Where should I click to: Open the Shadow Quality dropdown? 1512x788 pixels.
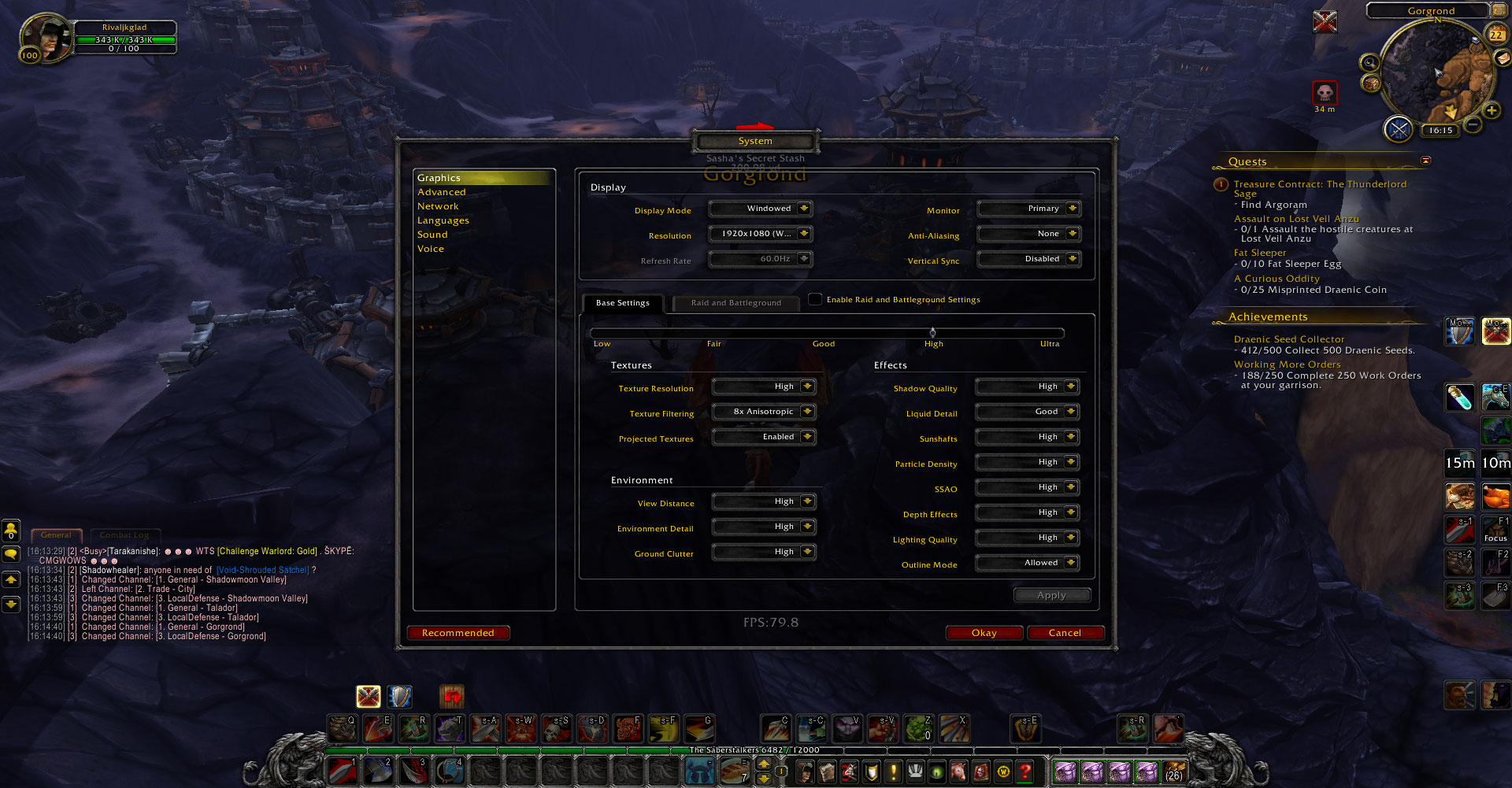click(x=1026, y=386)
